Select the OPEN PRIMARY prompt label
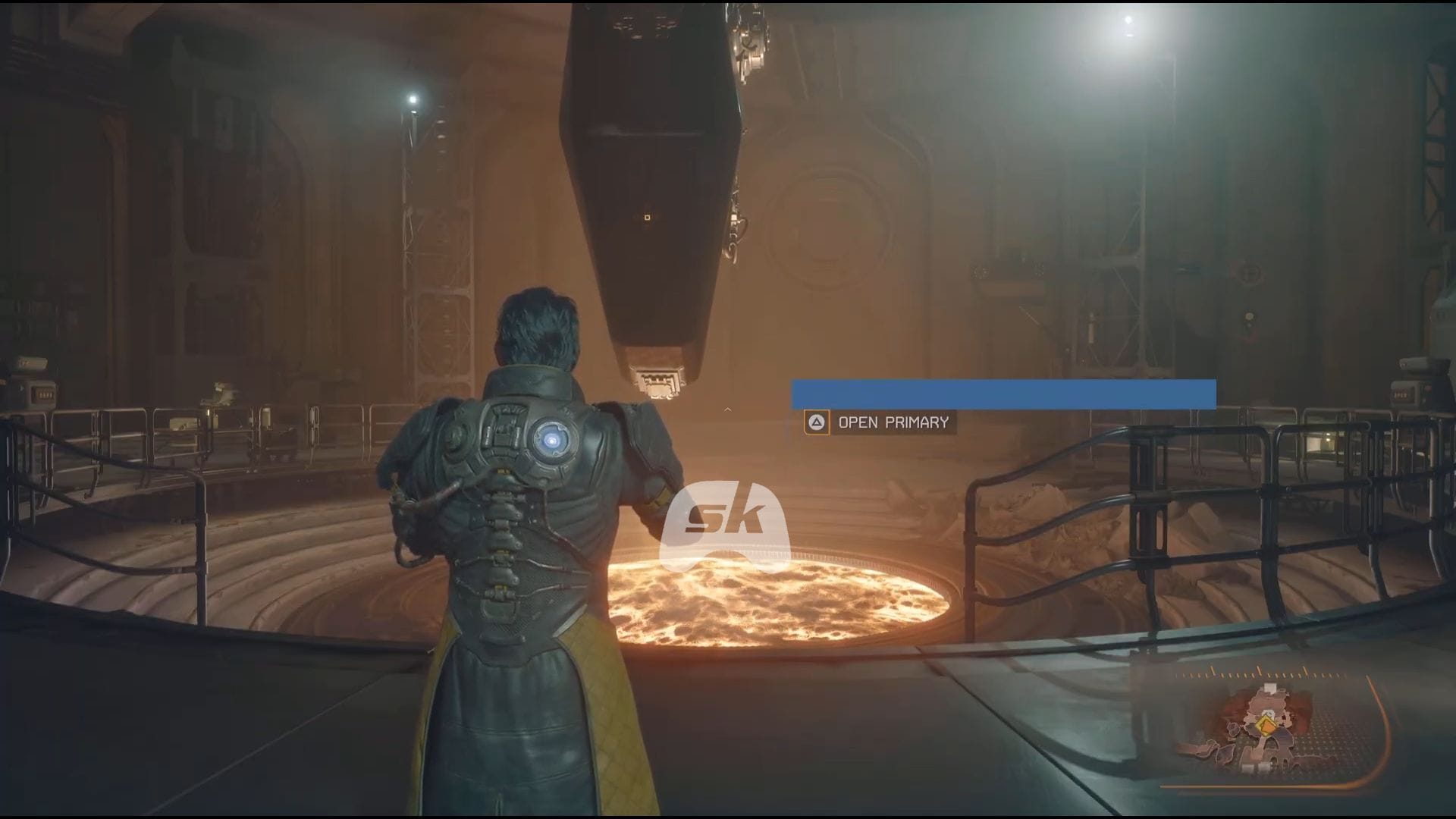 pyautogui.click(x=893, y=422)
